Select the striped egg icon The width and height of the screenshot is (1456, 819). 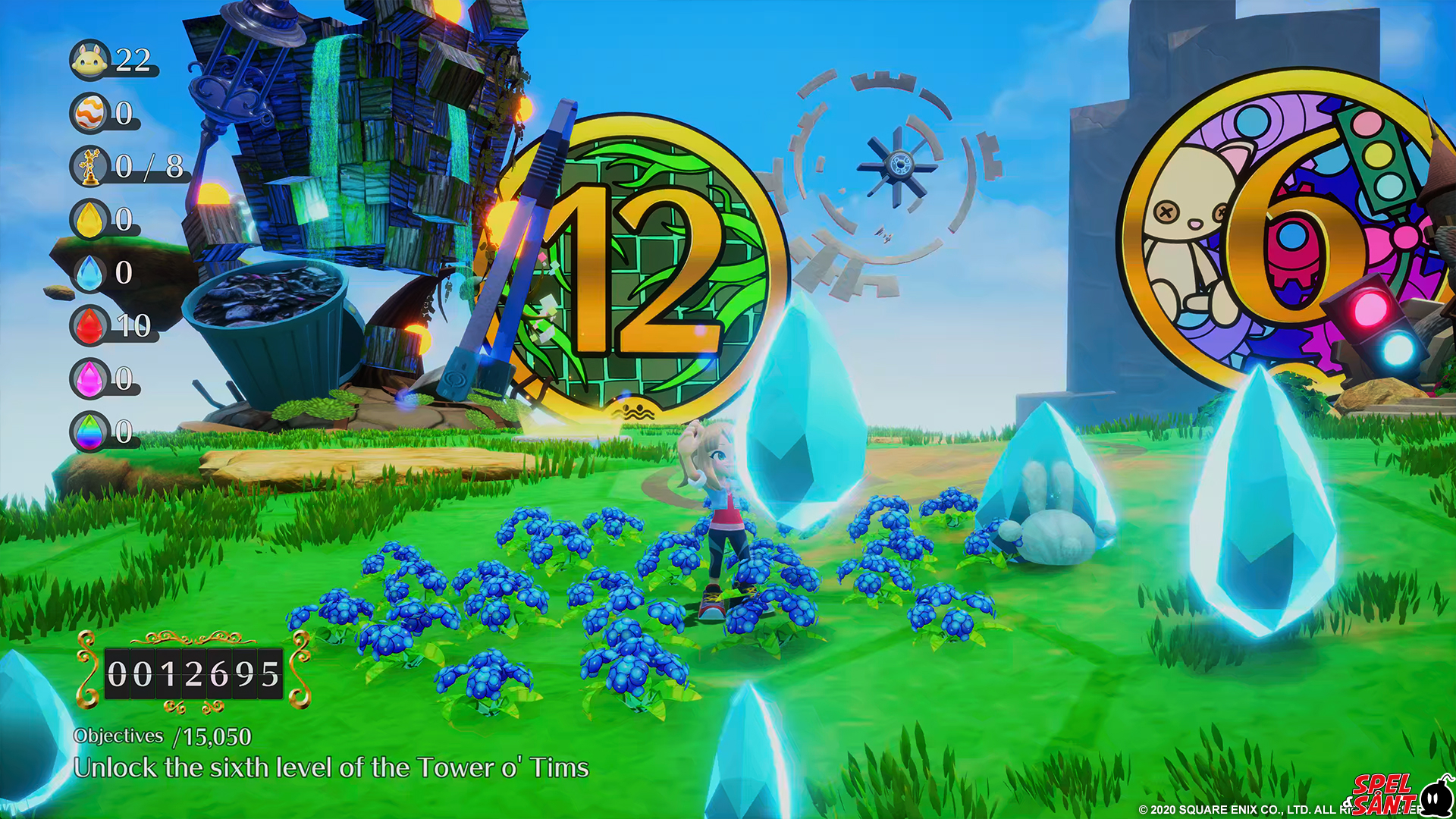(90, 113)
